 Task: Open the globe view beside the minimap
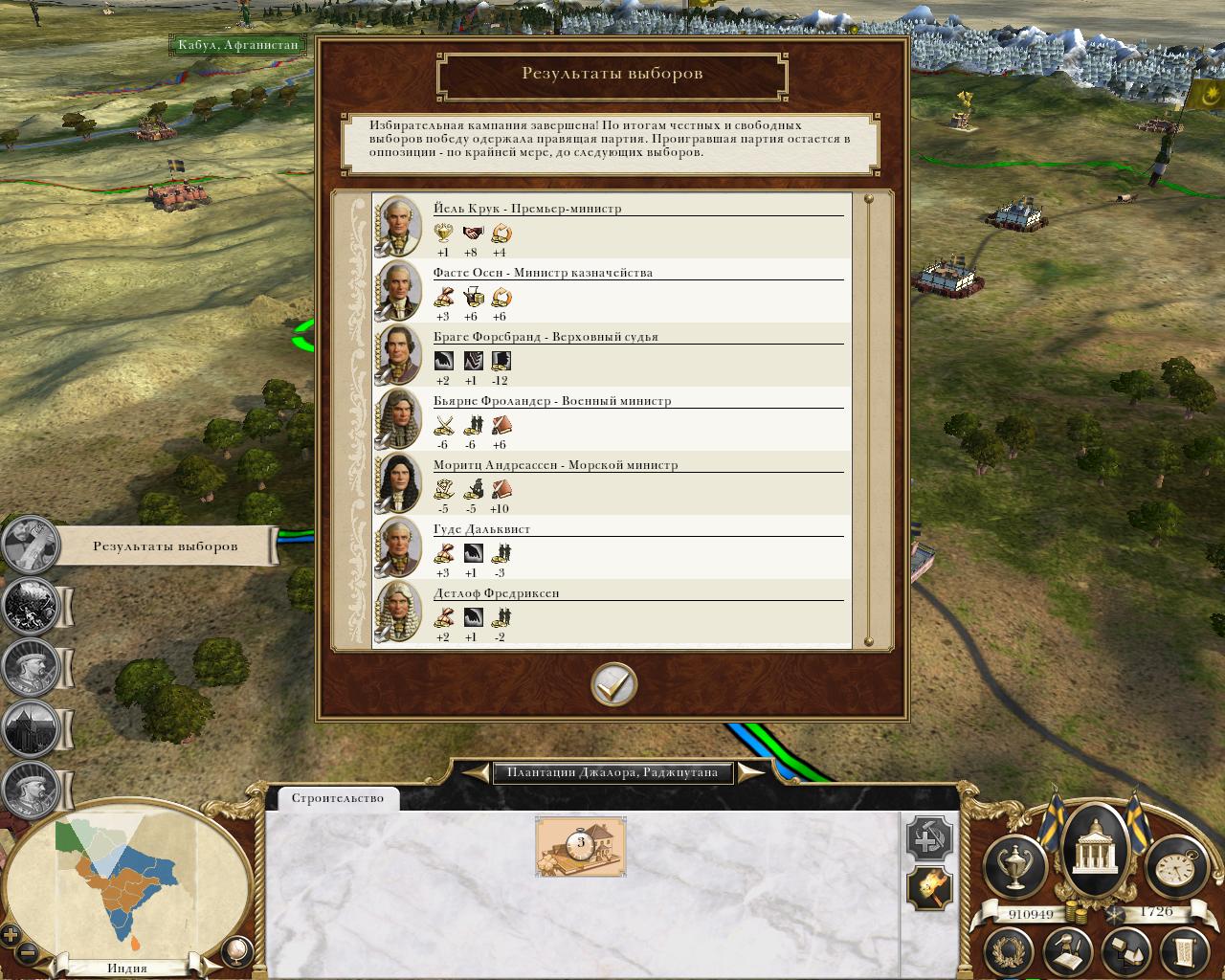pos(235,951)
